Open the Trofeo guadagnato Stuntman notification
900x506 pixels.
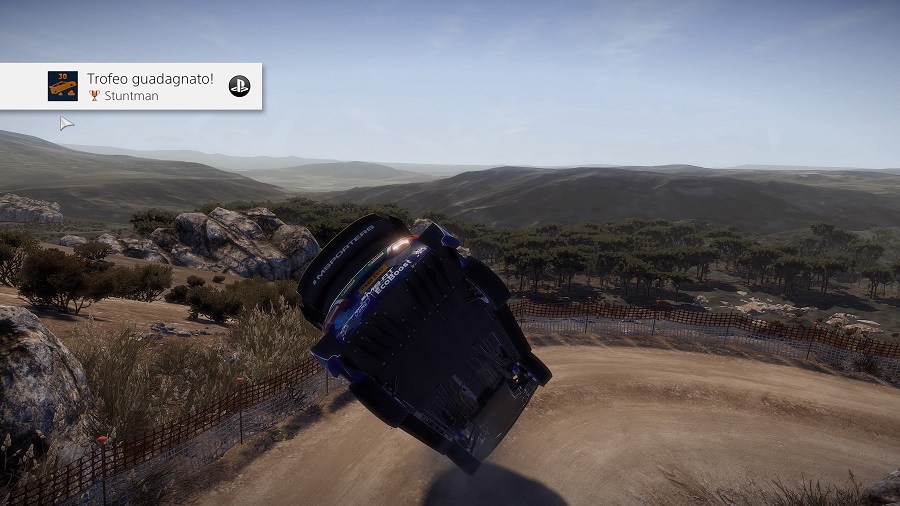click(150, 86)
